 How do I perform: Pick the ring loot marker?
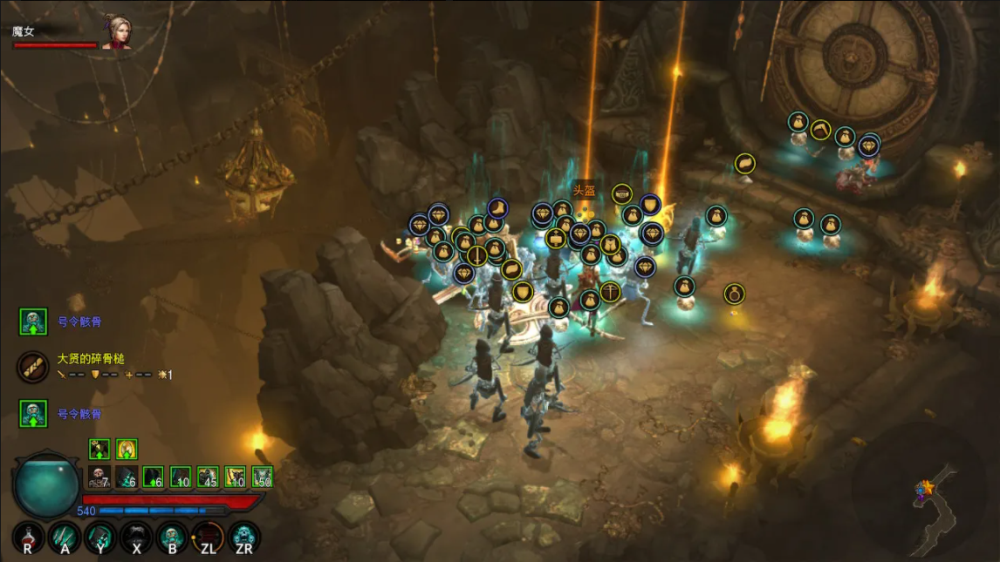[x=734, y=293]
